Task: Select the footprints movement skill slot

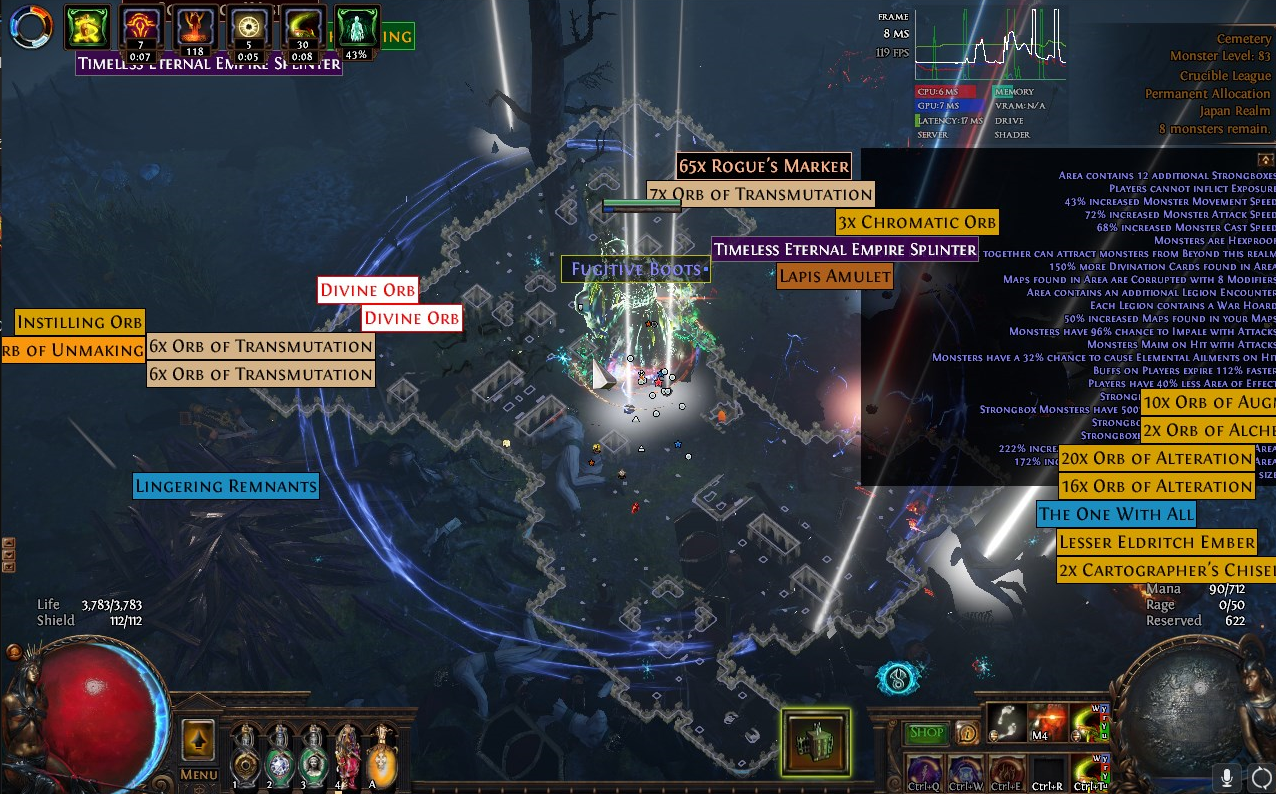Action: [x=1006, y=722]
